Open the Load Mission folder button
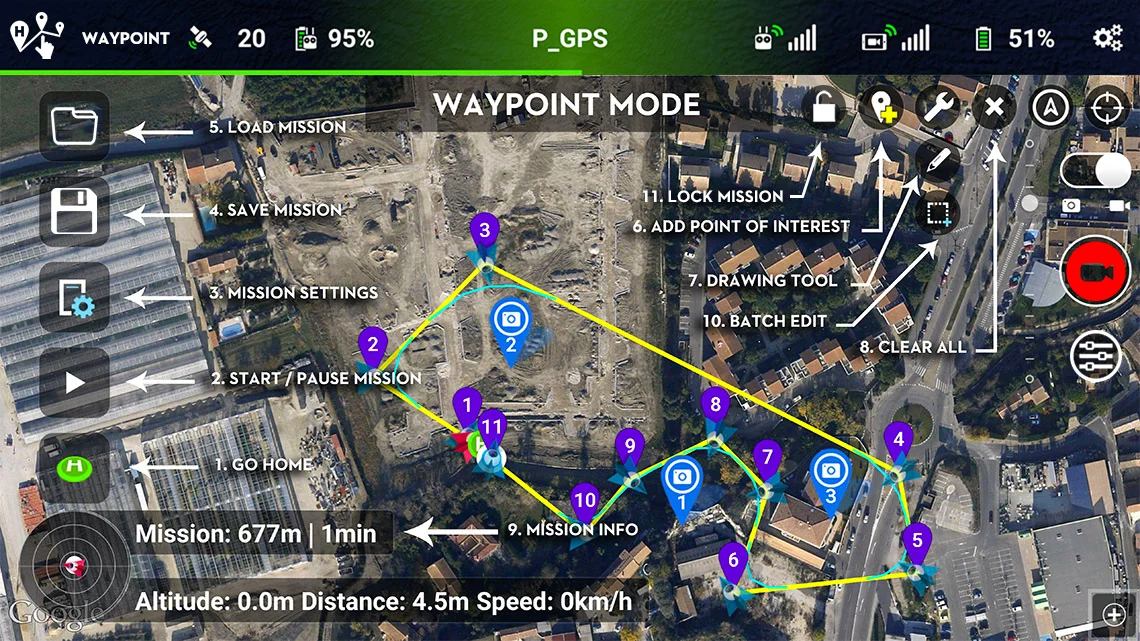Image resolution: width=1140 pixels, height=641 pixels. [74, 126]
